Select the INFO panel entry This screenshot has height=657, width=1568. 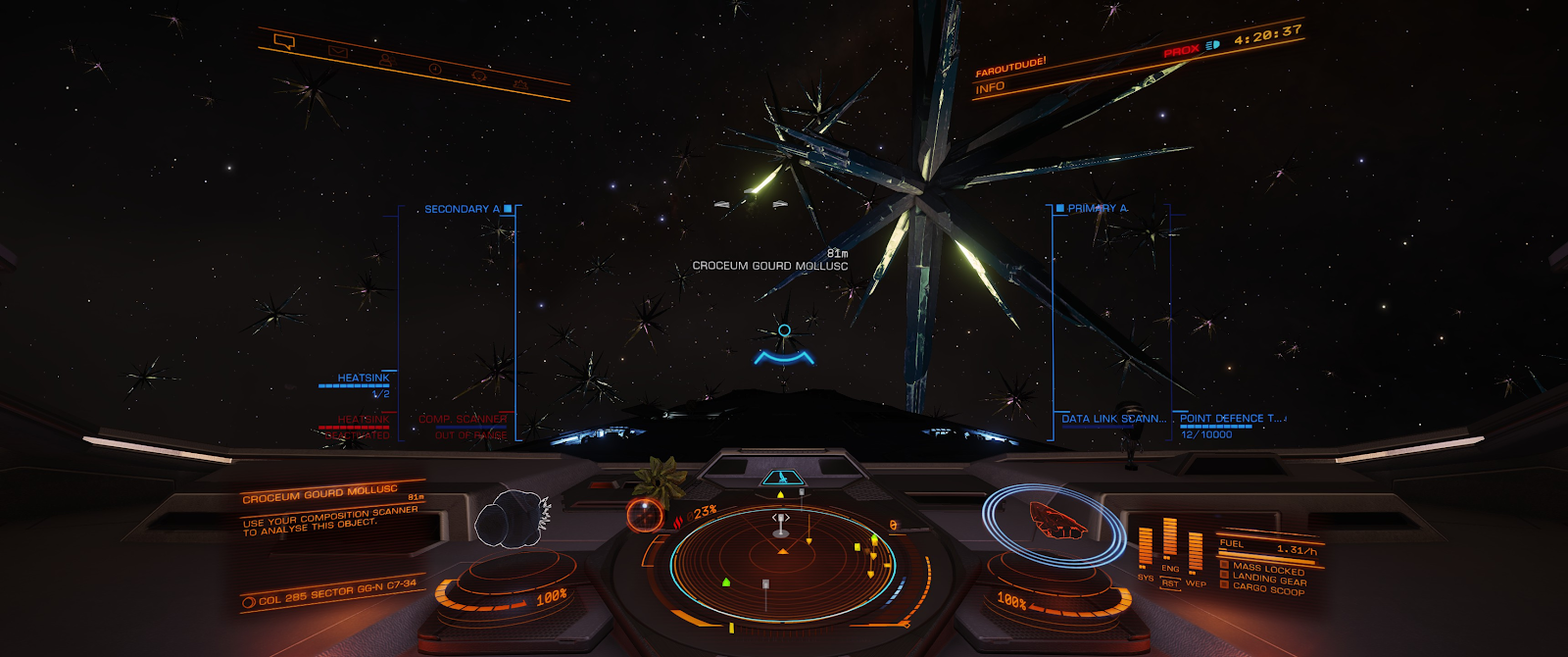click(x=990, y=87)
